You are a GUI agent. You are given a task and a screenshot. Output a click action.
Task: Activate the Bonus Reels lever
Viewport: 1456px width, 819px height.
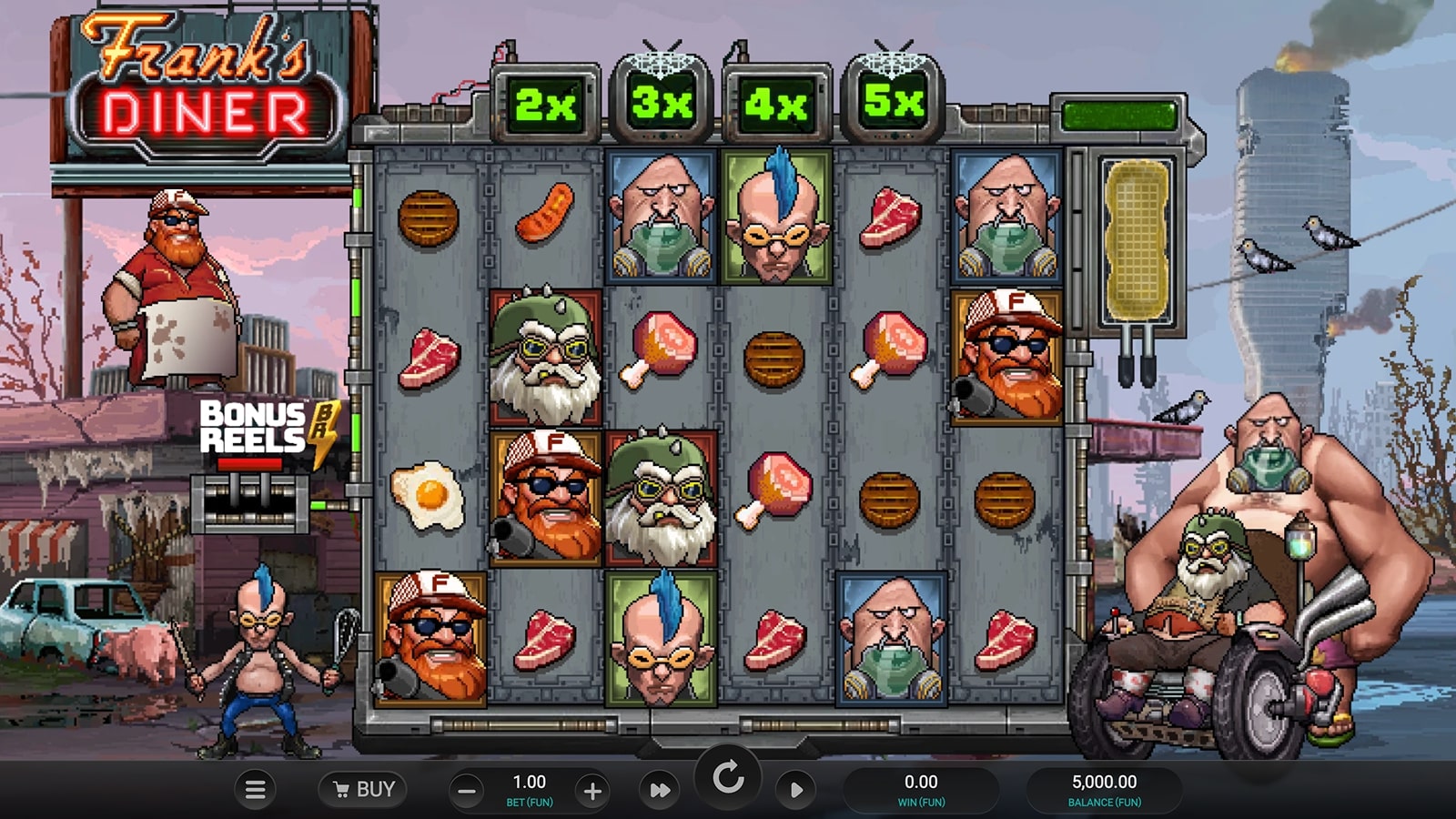tap(250, 499)
